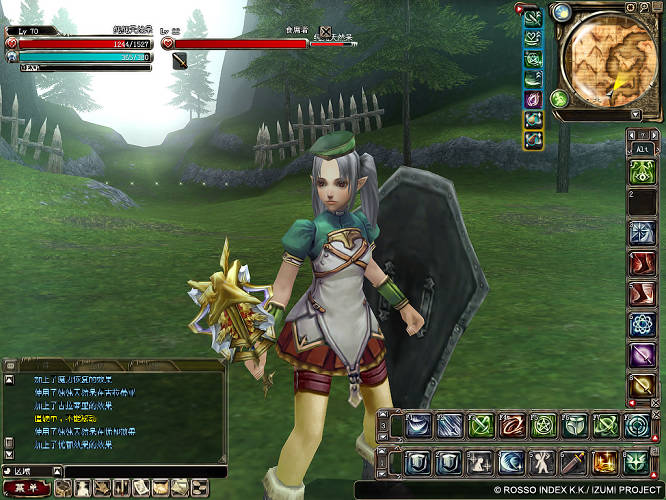
Task: Activate the green pentagram skill
Action: (x=543, y=426)
